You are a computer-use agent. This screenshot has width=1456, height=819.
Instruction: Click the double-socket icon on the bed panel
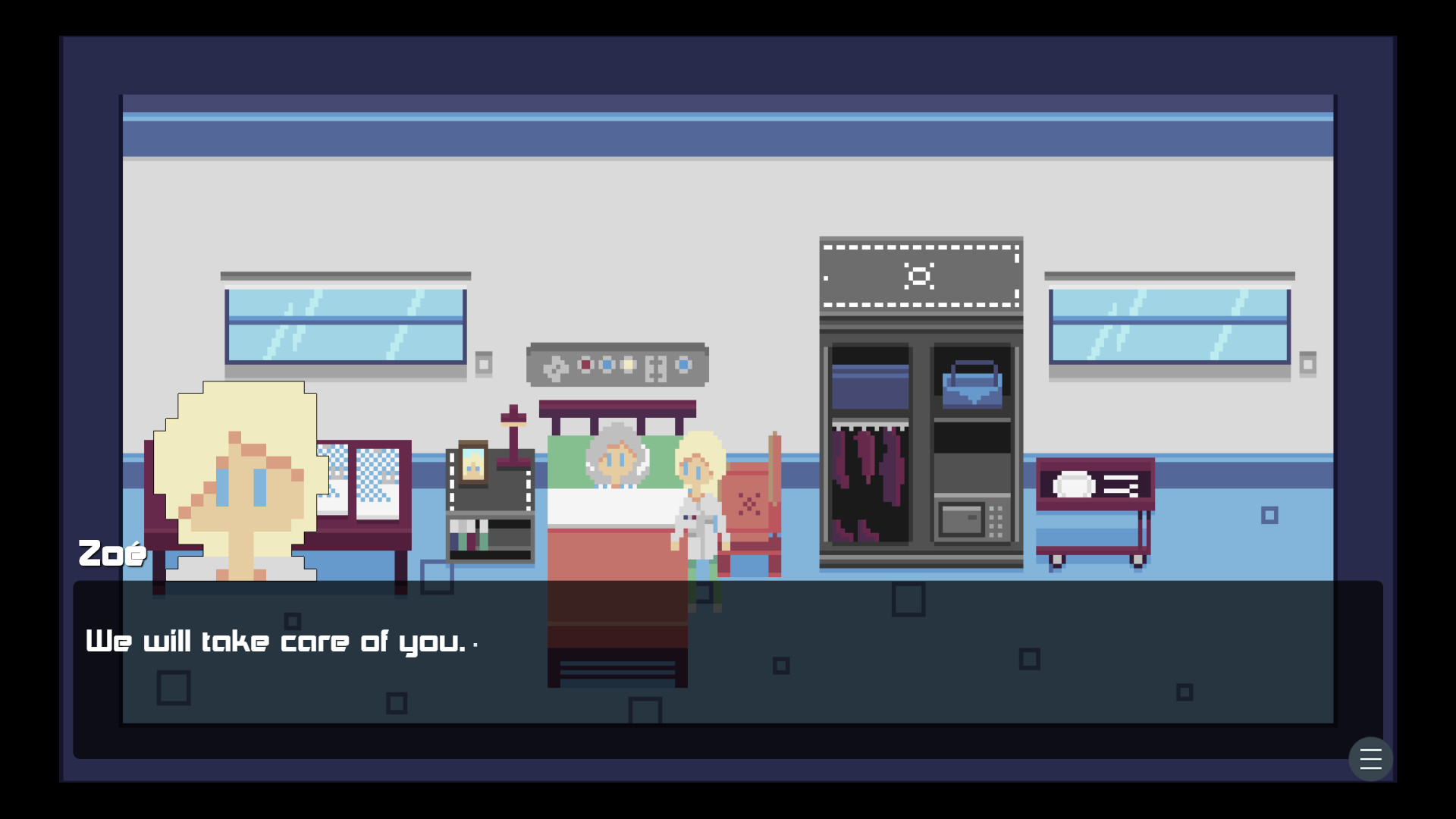tap(656, 369)
